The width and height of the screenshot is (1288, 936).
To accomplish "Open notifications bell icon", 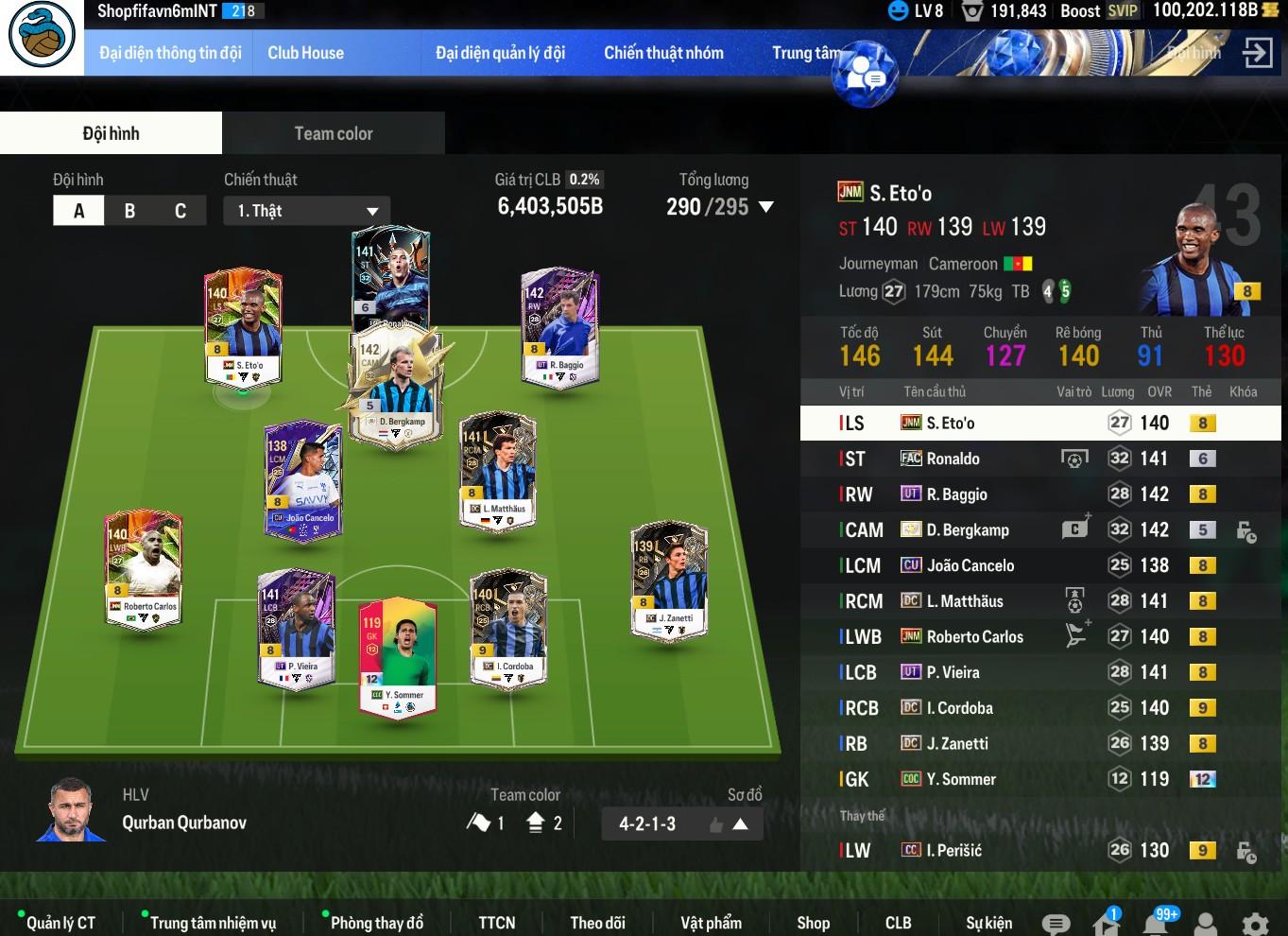I will click(x=1155, y=923).
